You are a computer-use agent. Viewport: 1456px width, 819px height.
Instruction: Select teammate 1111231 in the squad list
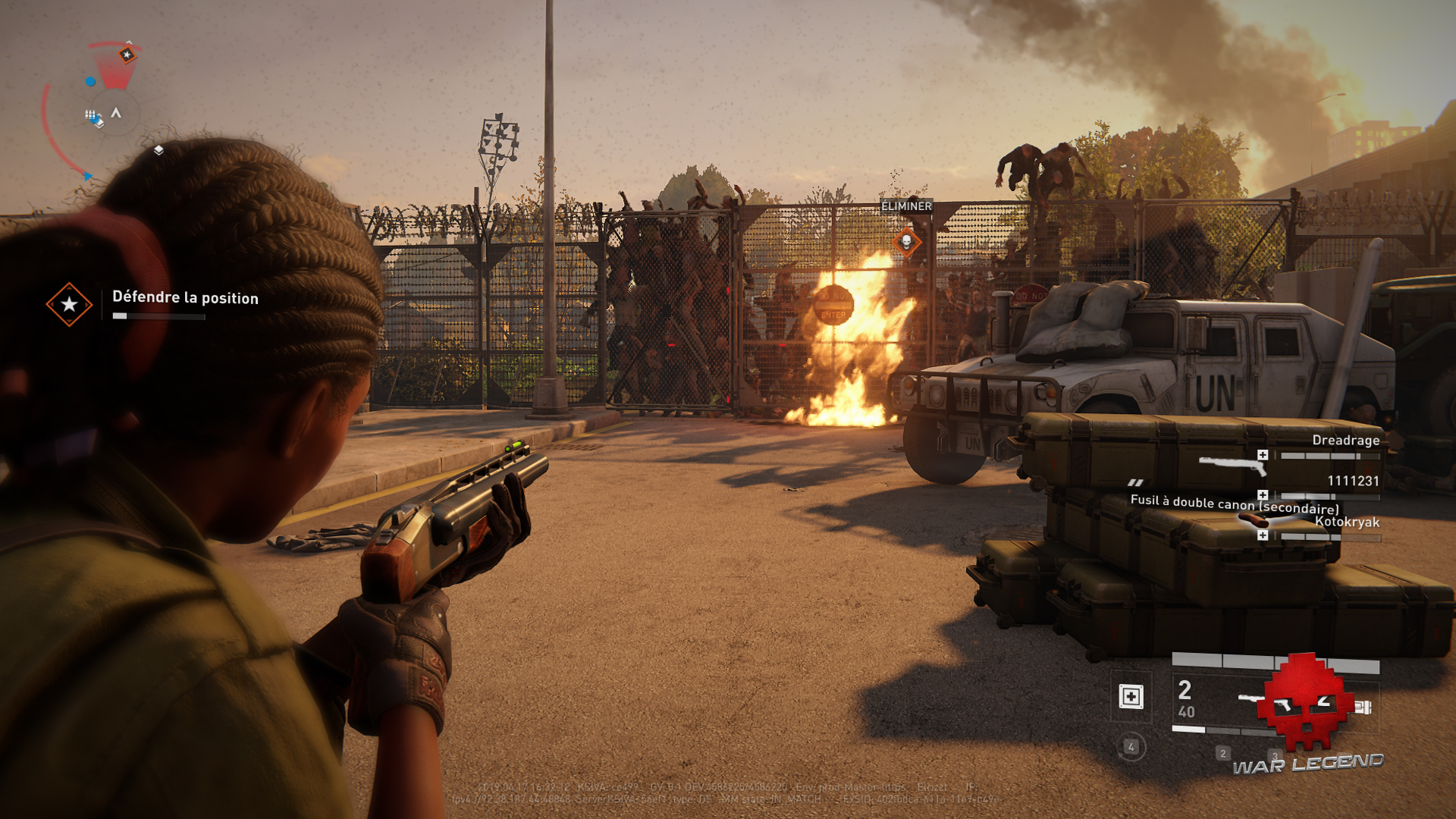point(1353,481)
